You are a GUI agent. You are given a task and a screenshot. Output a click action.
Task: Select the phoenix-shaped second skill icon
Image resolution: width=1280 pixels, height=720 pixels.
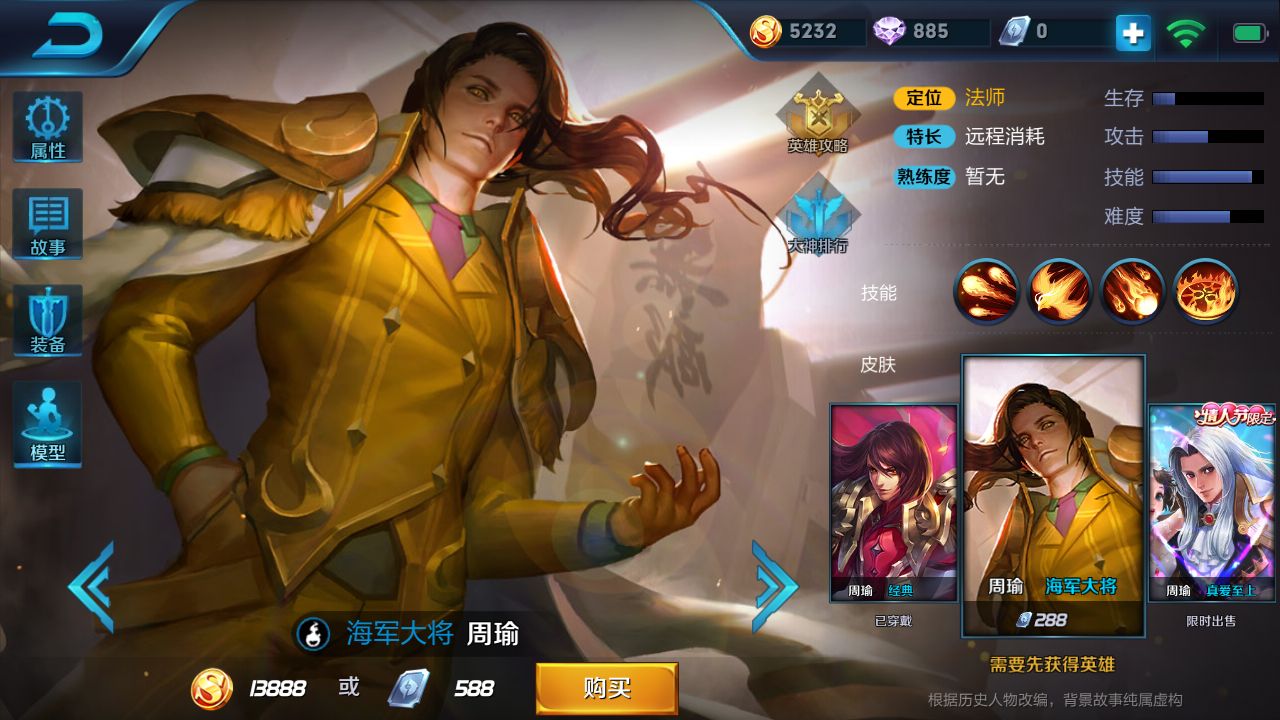click(1058, 291)
